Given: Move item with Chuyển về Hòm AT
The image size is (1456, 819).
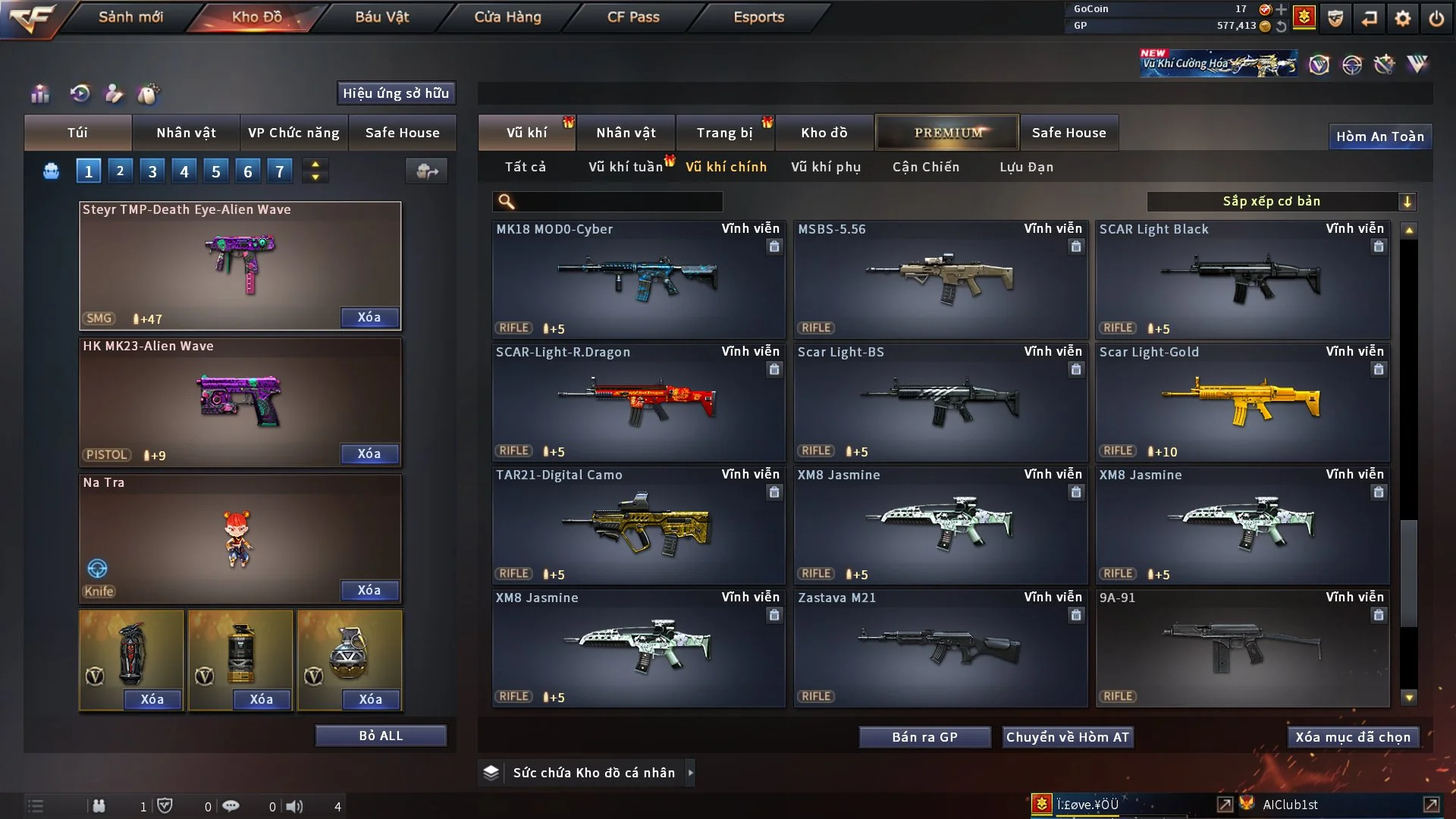Looking at the screenshot, I should (x=1067, y=737).
